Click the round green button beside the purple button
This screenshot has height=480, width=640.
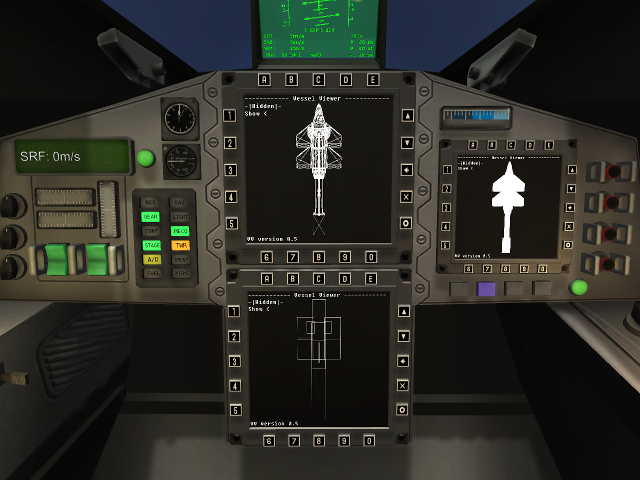click(578, 288)
